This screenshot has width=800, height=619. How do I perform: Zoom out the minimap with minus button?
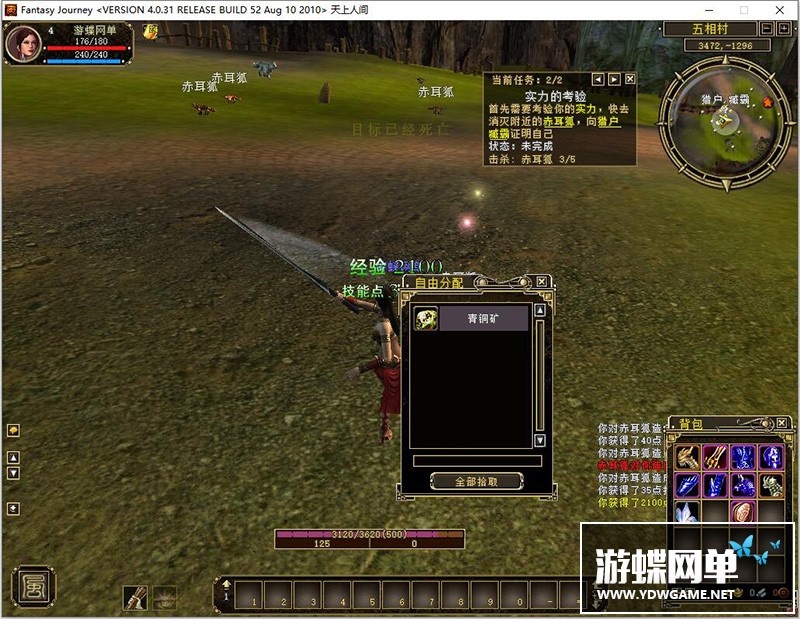coord(767,30)
